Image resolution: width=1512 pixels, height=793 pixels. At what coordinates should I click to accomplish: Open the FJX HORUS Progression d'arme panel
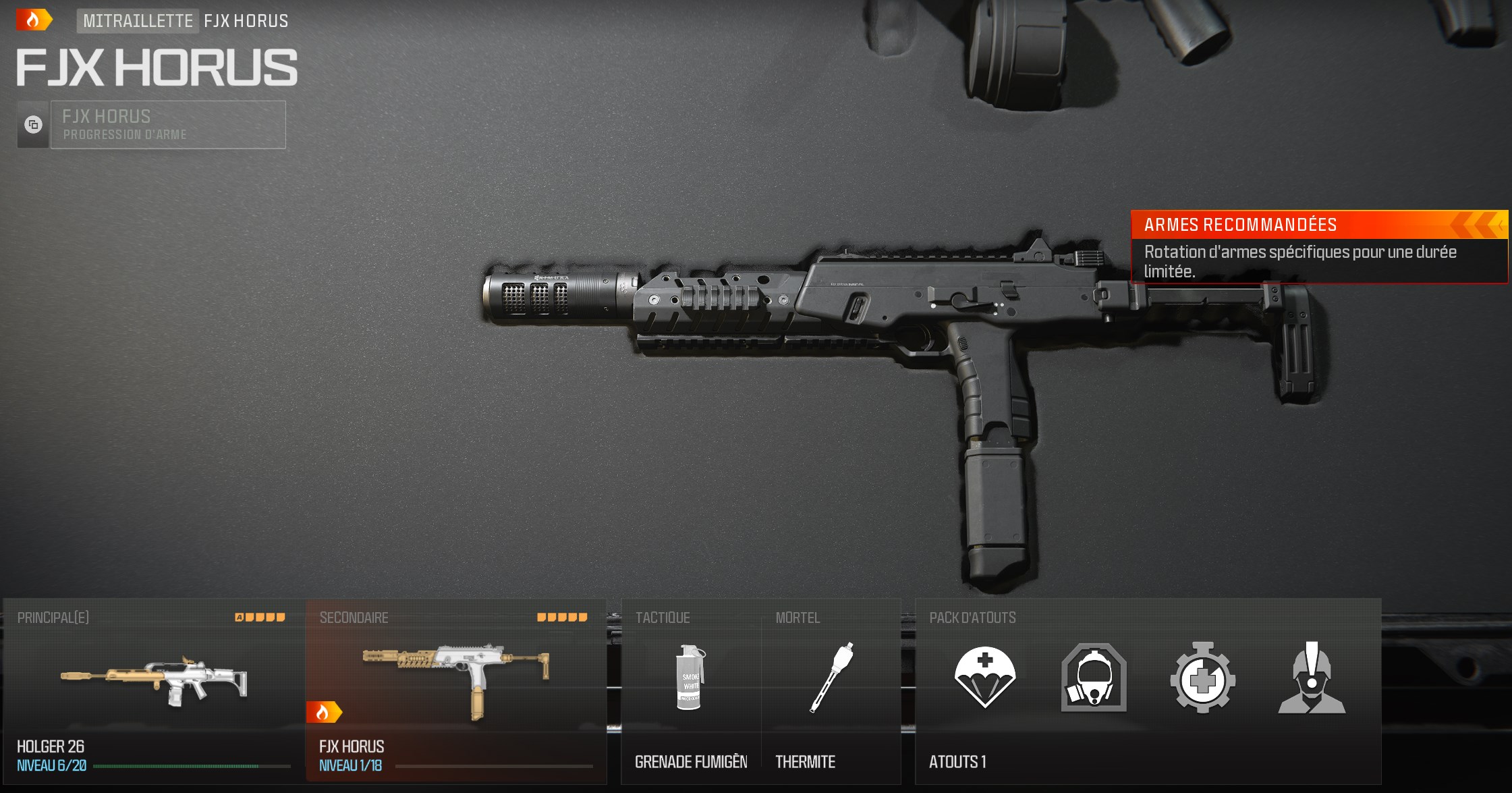click(167, 124)
